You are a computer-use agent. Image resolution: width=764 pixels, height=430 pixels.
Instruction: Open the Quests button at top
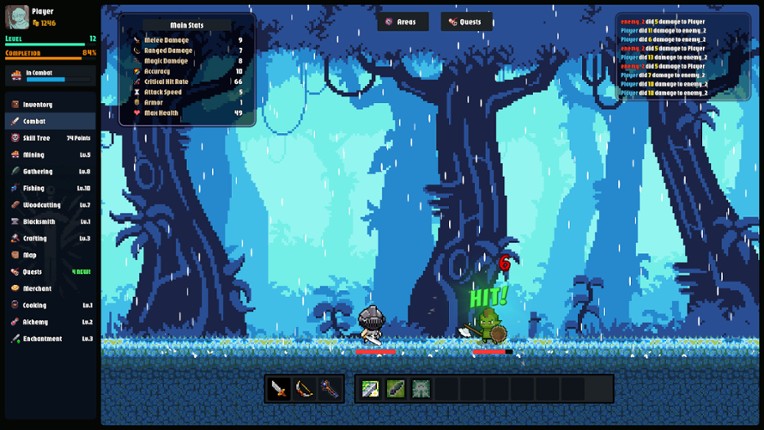pyautogui.click(x=466, y=21)
